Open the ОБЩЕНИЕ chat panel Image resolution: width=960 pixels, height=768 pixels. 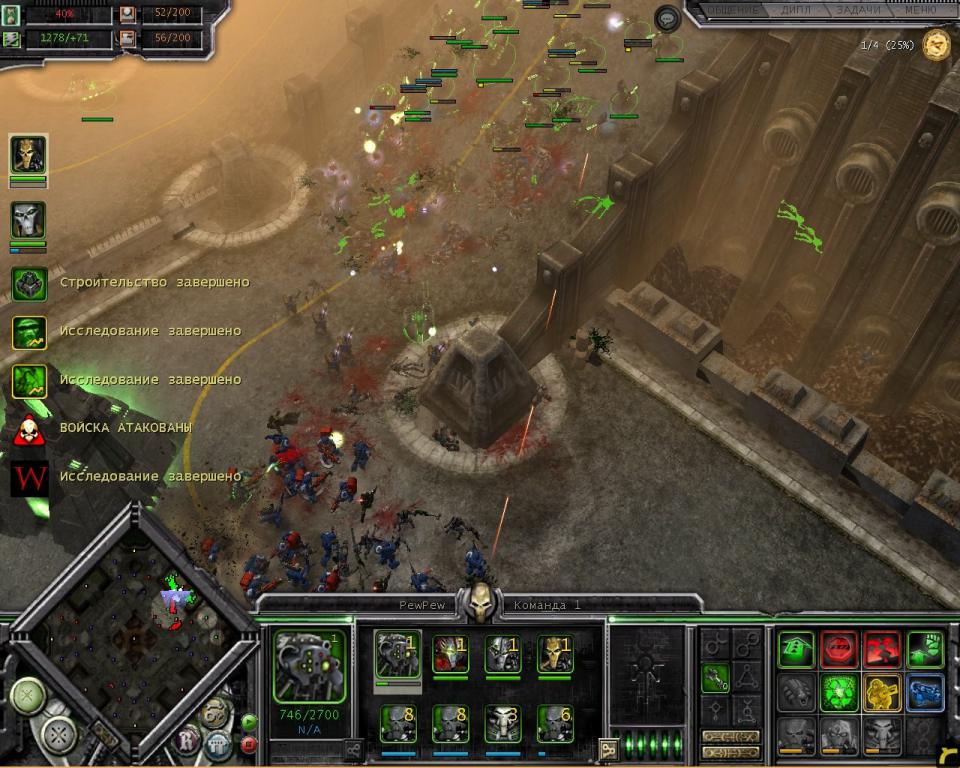[731, 11]
